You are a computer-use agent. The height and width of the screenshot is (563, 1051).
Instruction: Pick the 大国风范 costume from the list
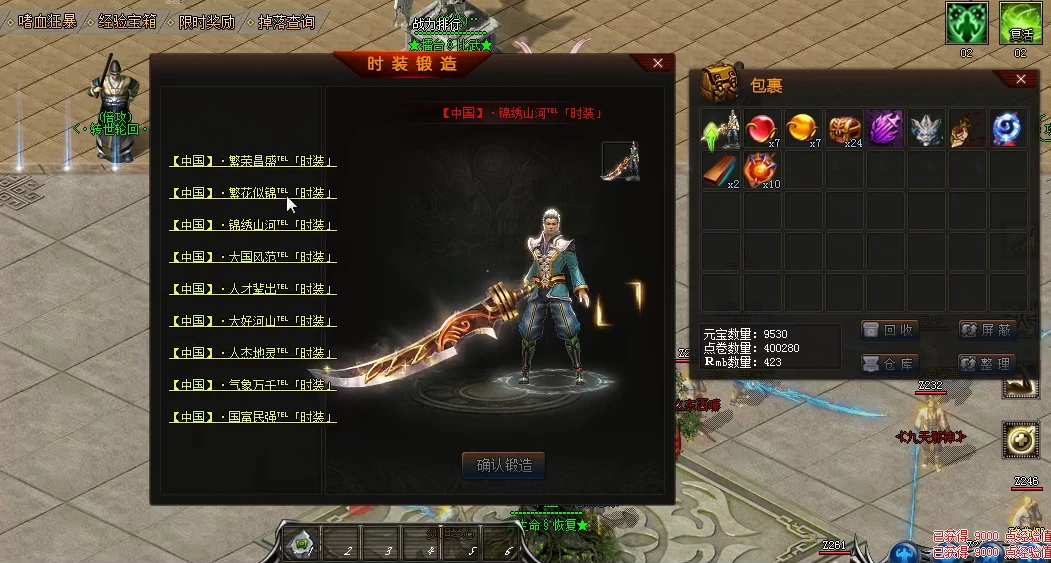click(253, 257)
